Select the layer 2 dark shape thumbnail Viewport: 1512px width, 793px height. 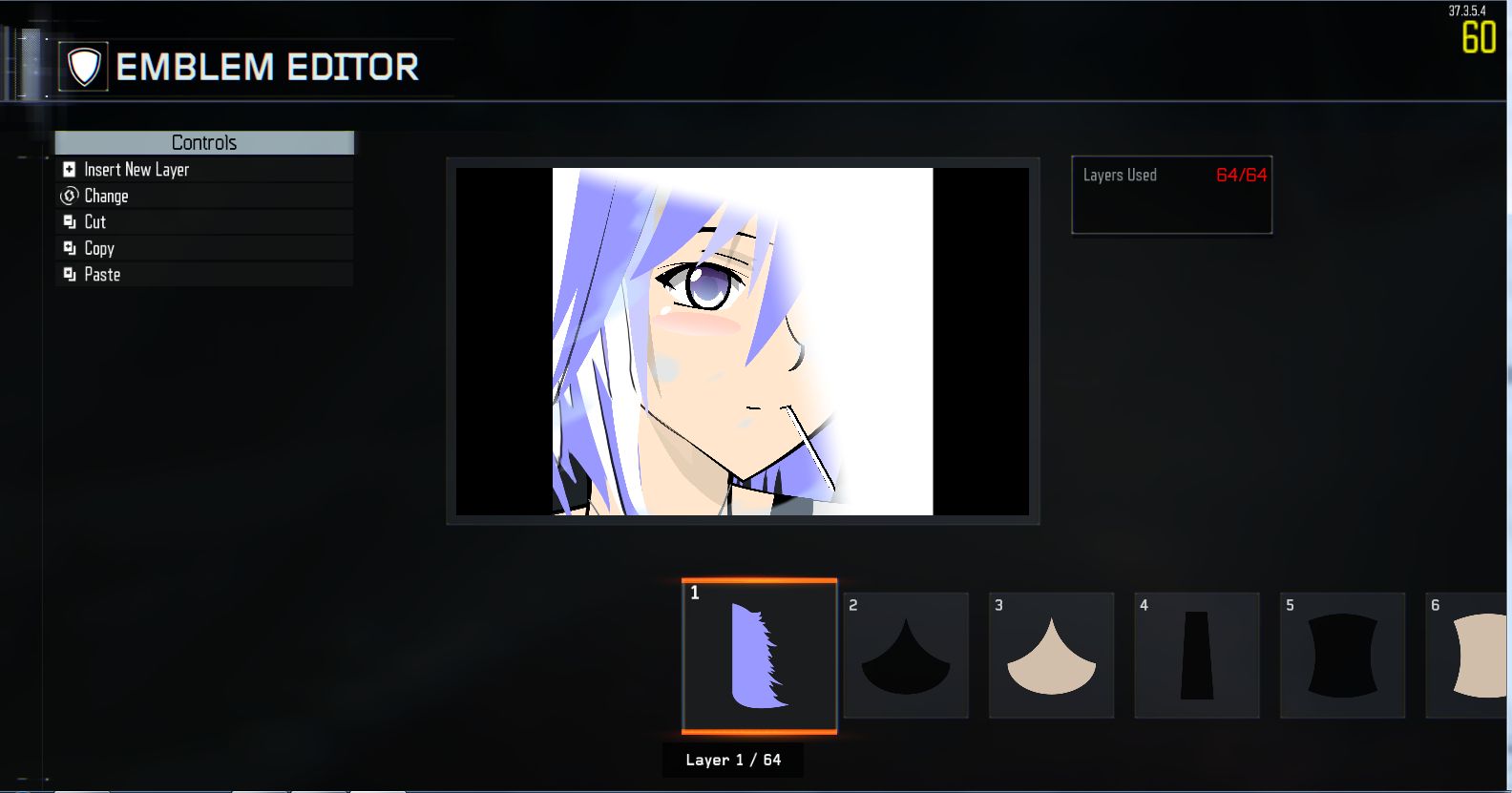(905, 656)
